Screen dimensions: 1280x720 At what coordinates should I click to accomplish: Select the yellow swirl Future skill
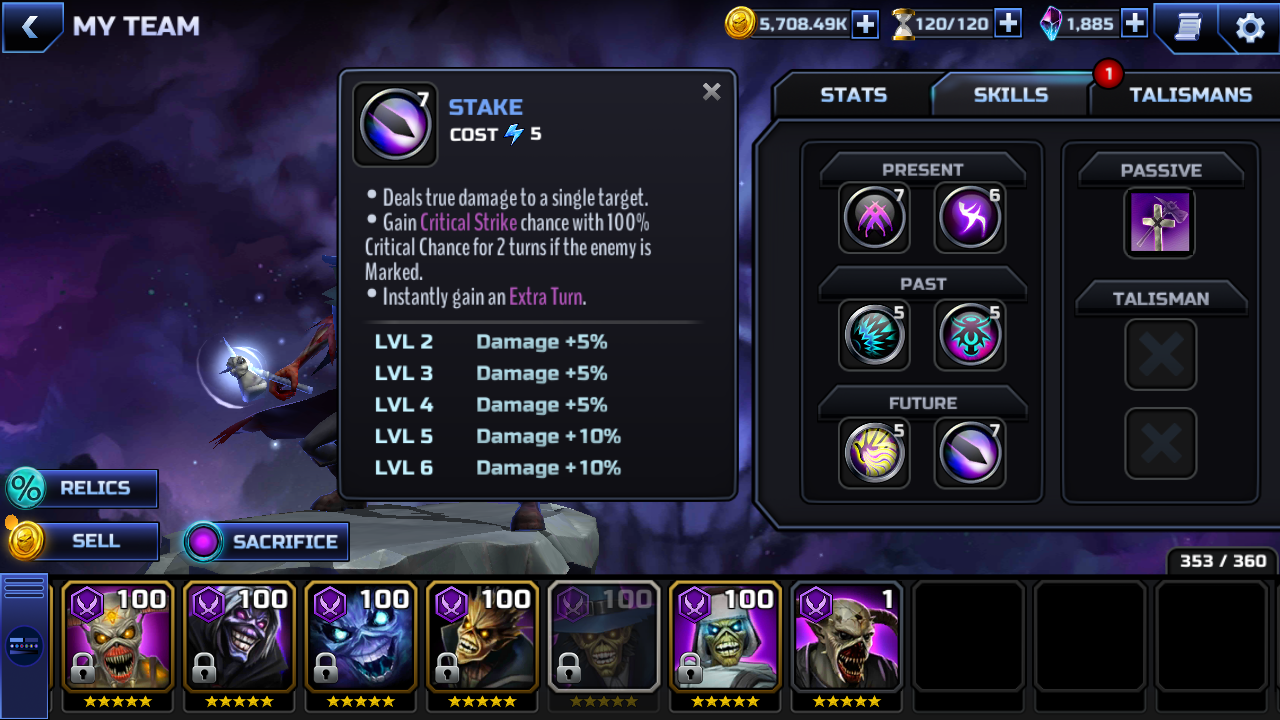874,452
